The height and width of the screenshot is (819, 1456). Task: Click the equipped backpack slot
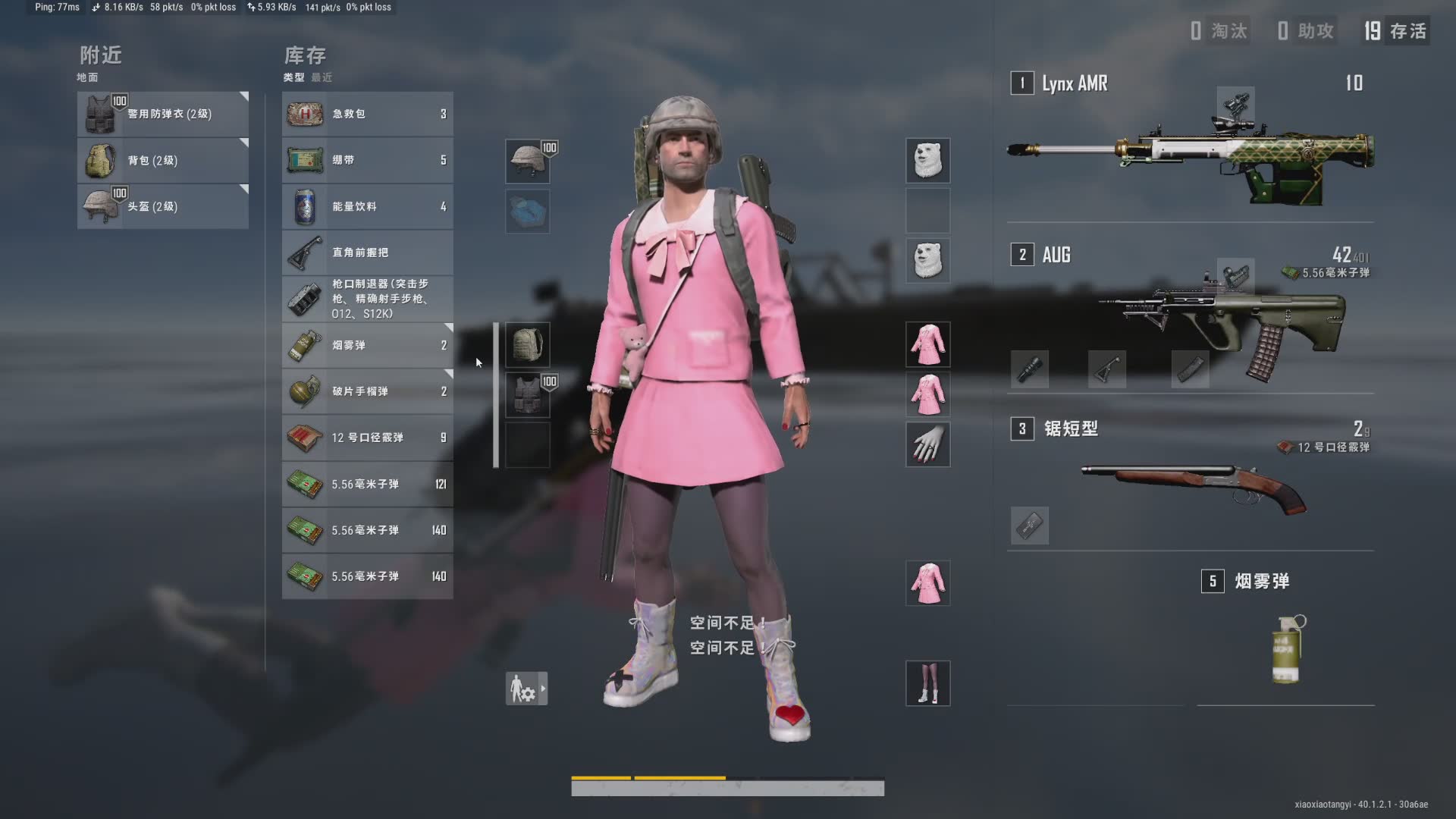(x=527, y=345)
